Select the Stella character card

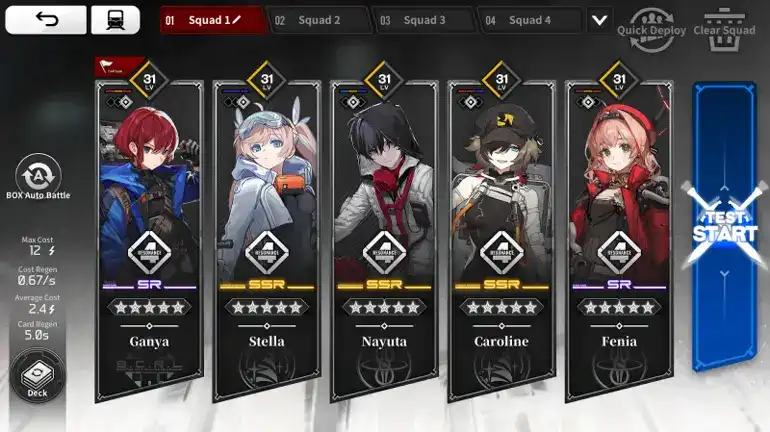coord(267,230)
